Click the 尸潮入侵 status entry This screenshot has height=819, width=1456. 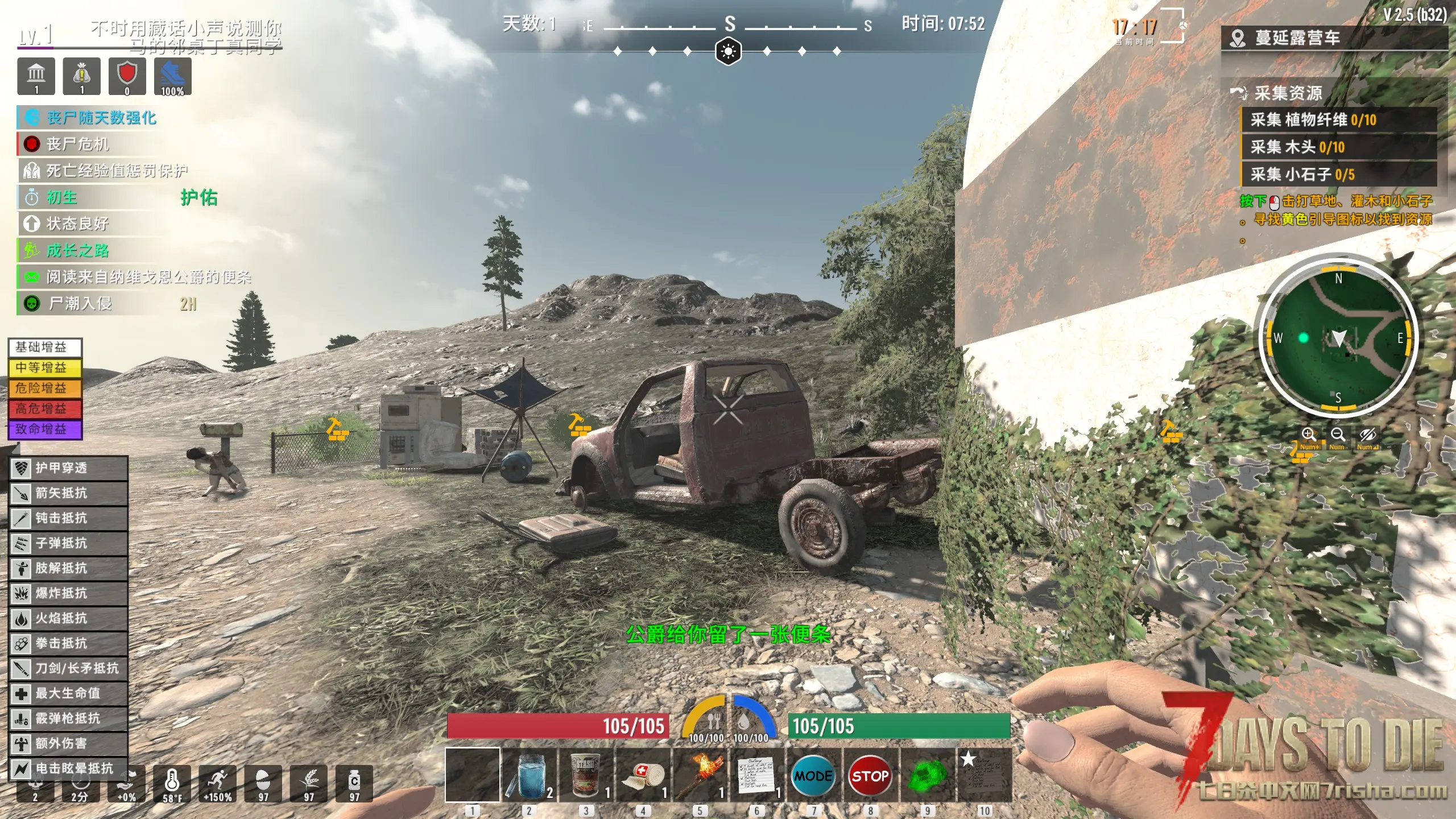[x=80, y=303]
